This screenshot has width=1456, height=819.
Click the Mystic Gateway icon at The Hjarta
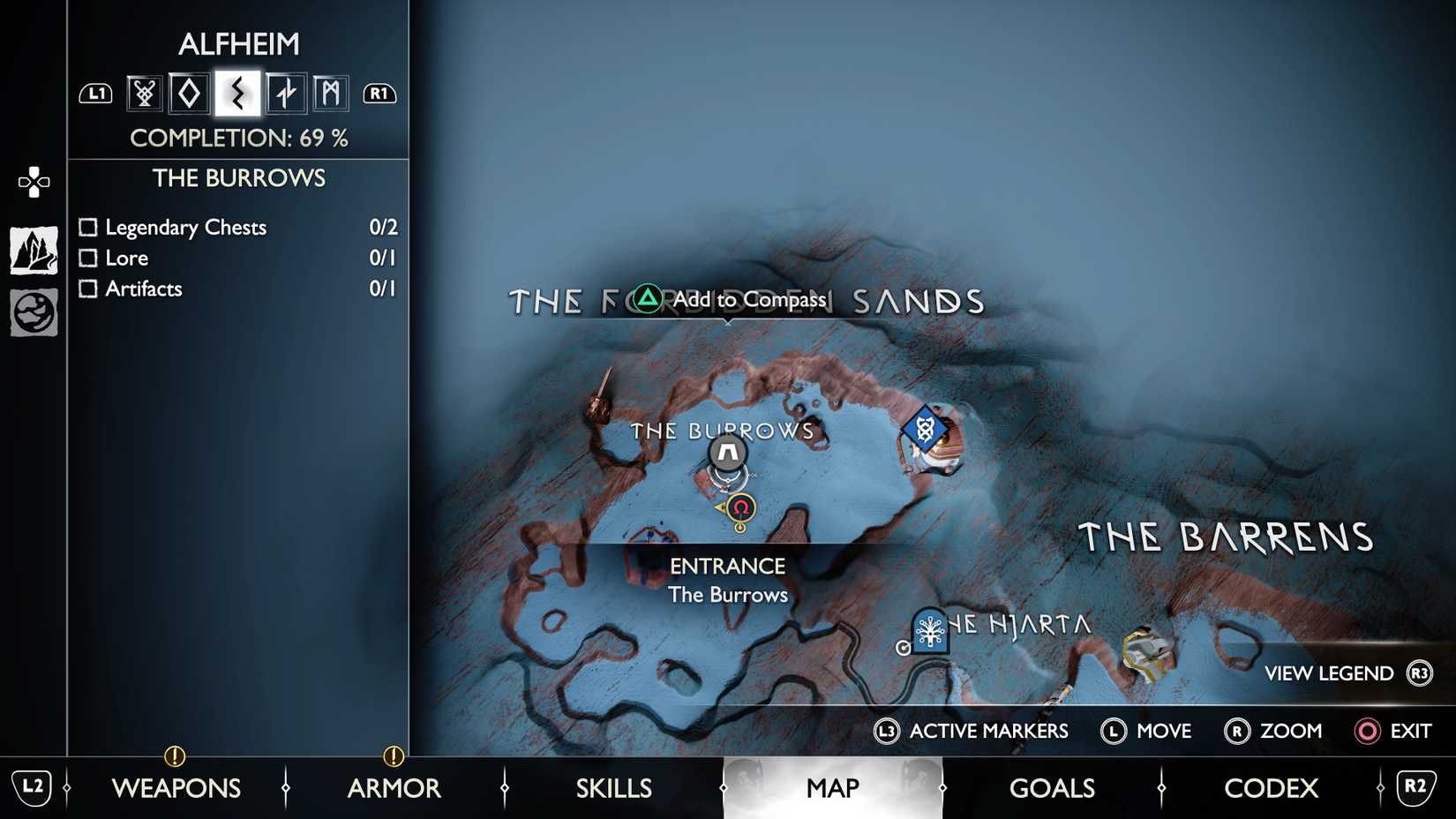pos(929,632)
